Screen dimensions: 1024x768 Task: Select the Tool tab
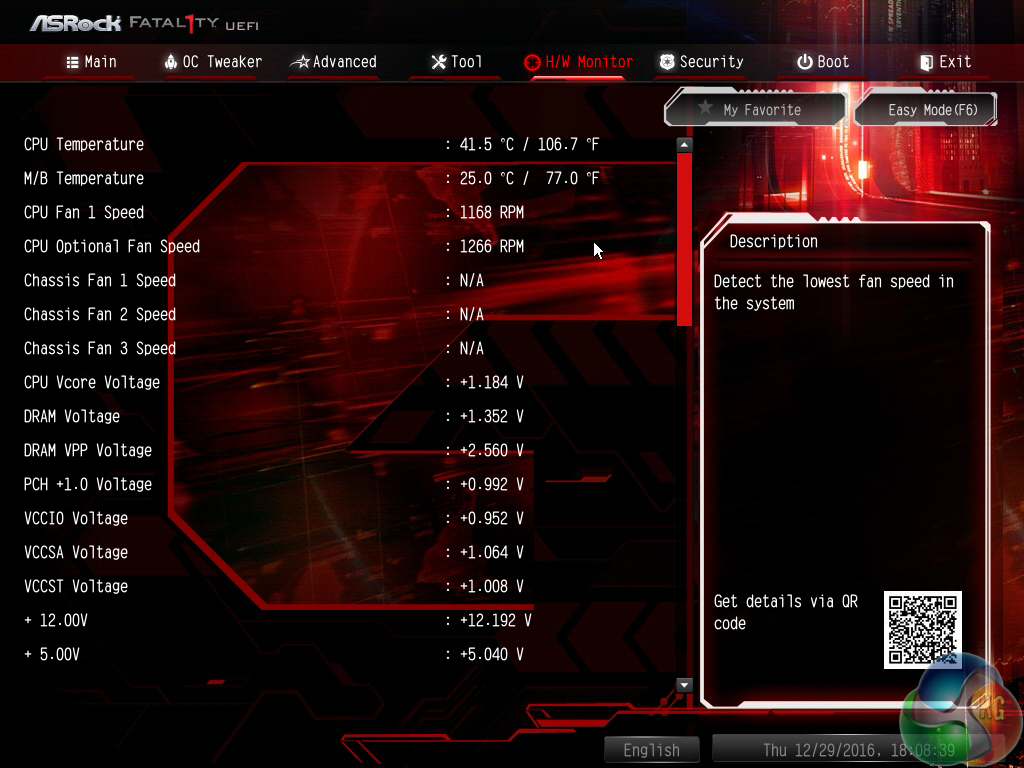(x=456, y=62)
